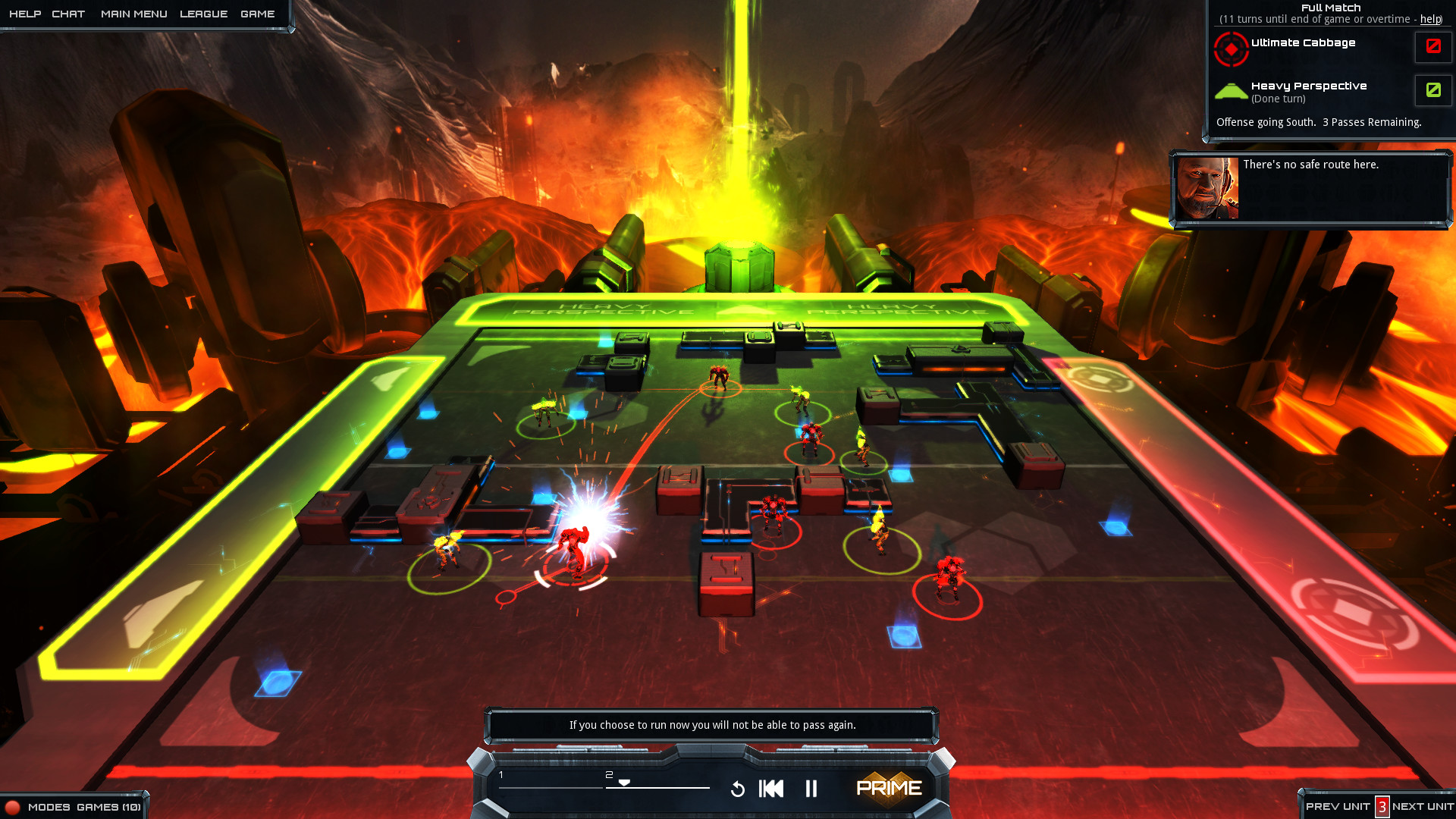The width and height of the screenshot is (1456, 819).
Task: Expand MODES in the bottom left panel
Action: (x=50, y=807)
